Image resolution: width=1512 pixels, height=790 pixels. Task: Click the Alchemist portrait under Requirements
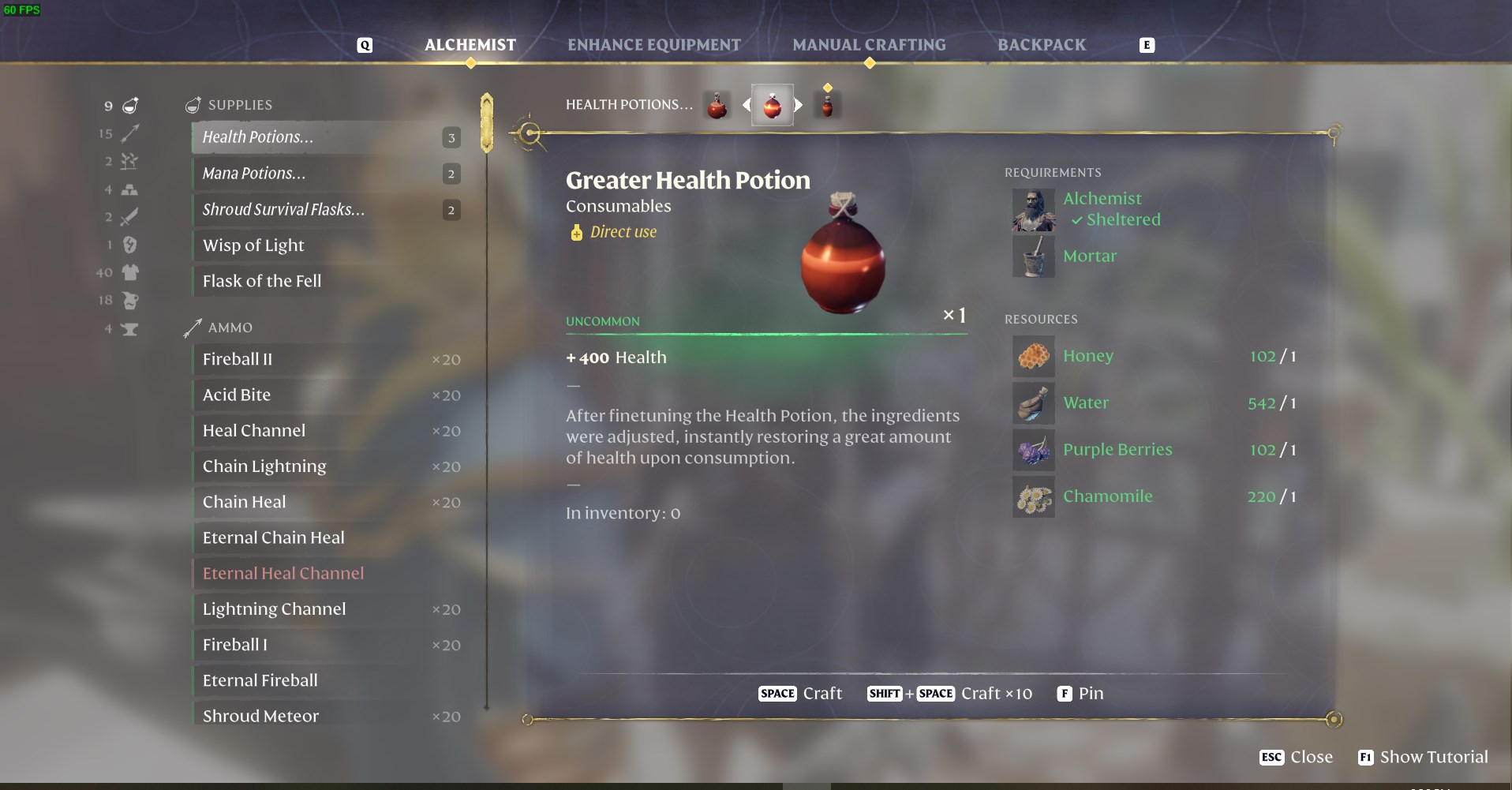1033,211
